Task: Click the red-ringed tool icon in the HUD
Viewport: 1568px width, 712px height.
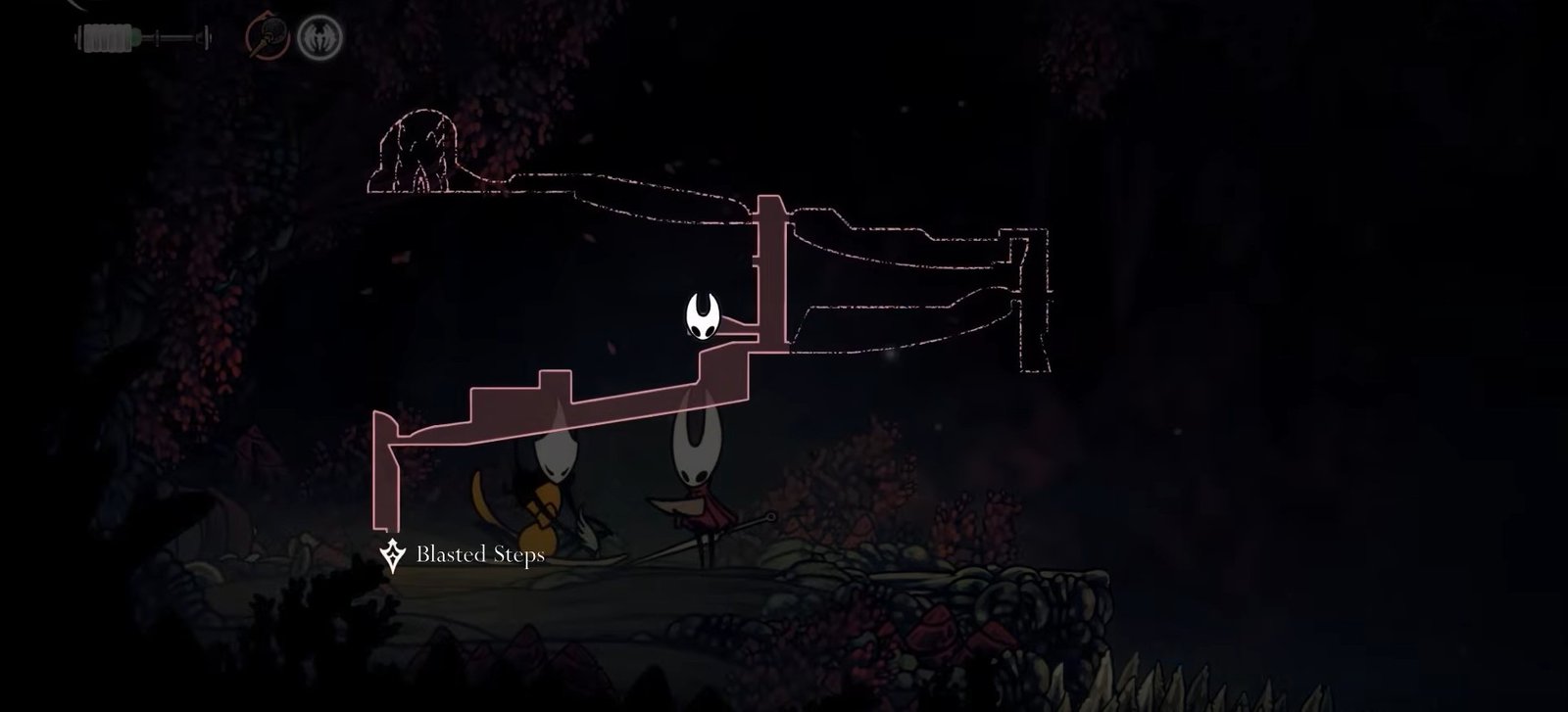Action: [x=265, y=38]
